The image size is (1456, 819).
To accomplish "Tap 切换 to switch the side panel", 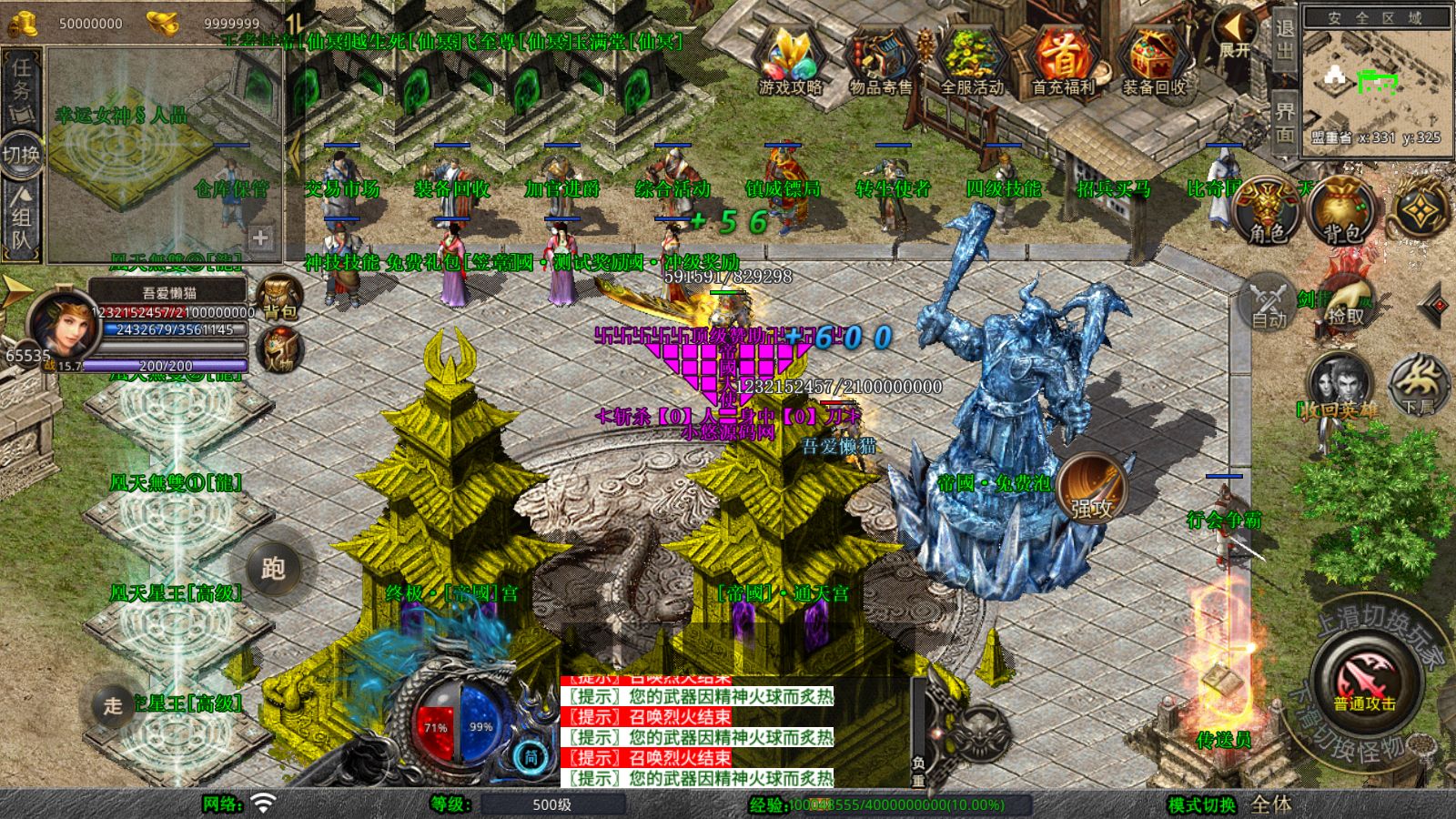I will point(20,152).
